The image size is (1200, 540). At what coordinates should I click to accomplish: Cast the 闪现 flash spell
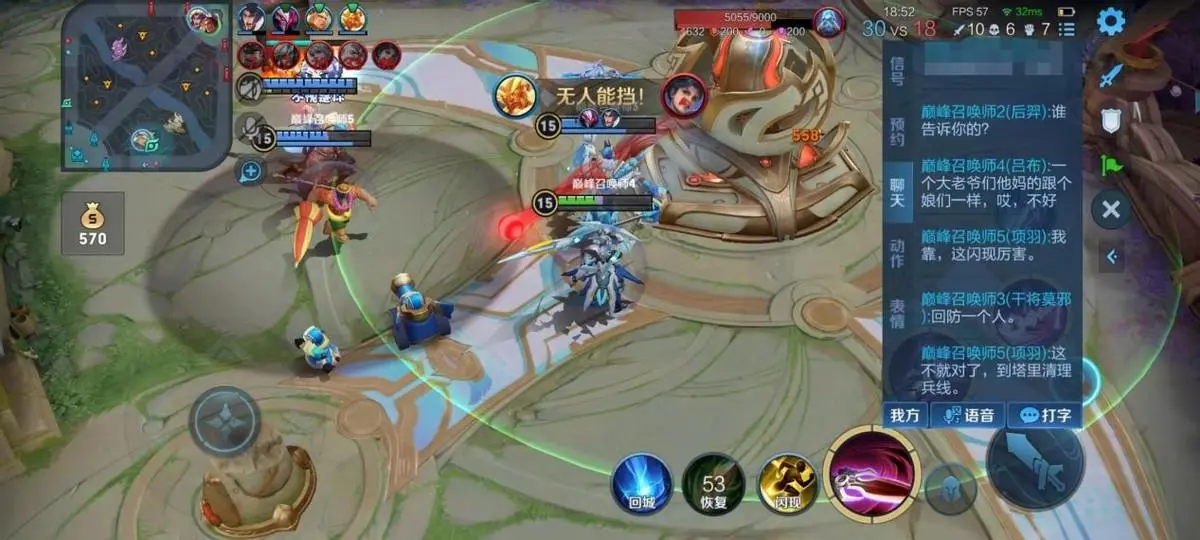pos(787,484)
